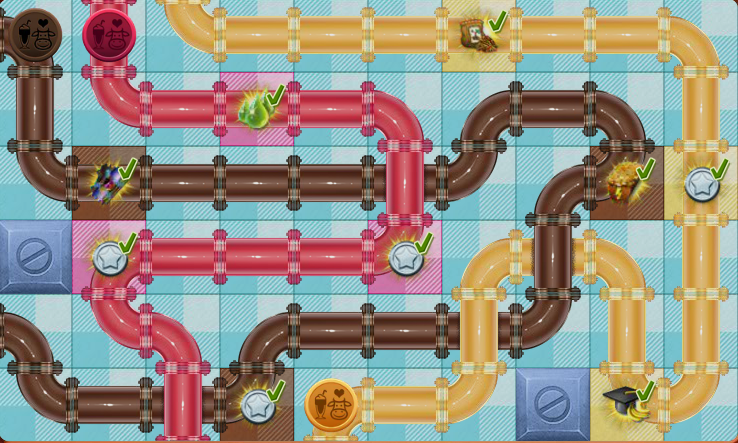This screenshot has height=443, width=738.
Task: Select the orange milkshake source tile
Action: click(331, 405)
